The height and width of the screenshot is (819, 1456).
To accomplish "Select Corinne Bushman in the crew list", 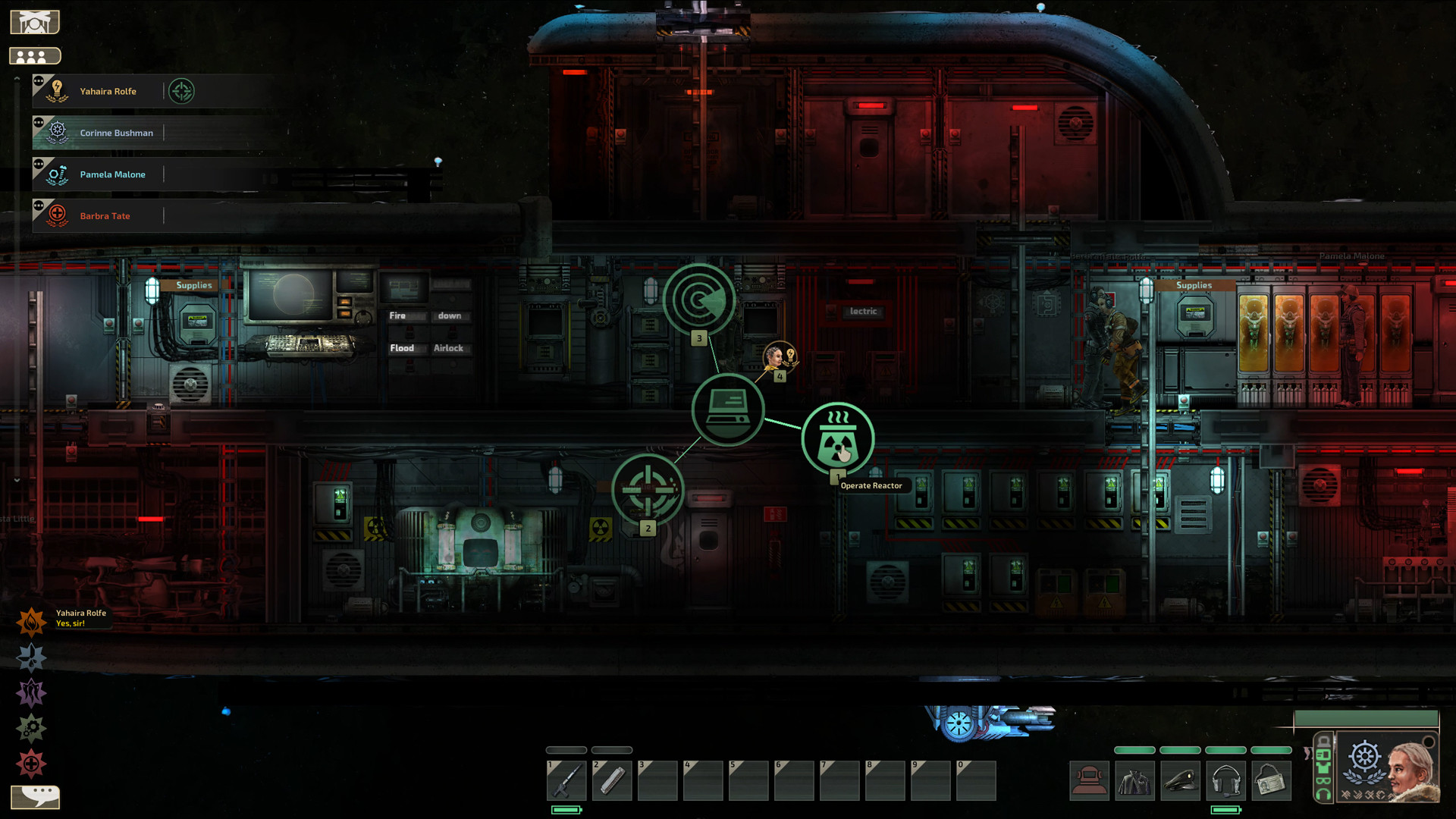I will click(116, 132).
